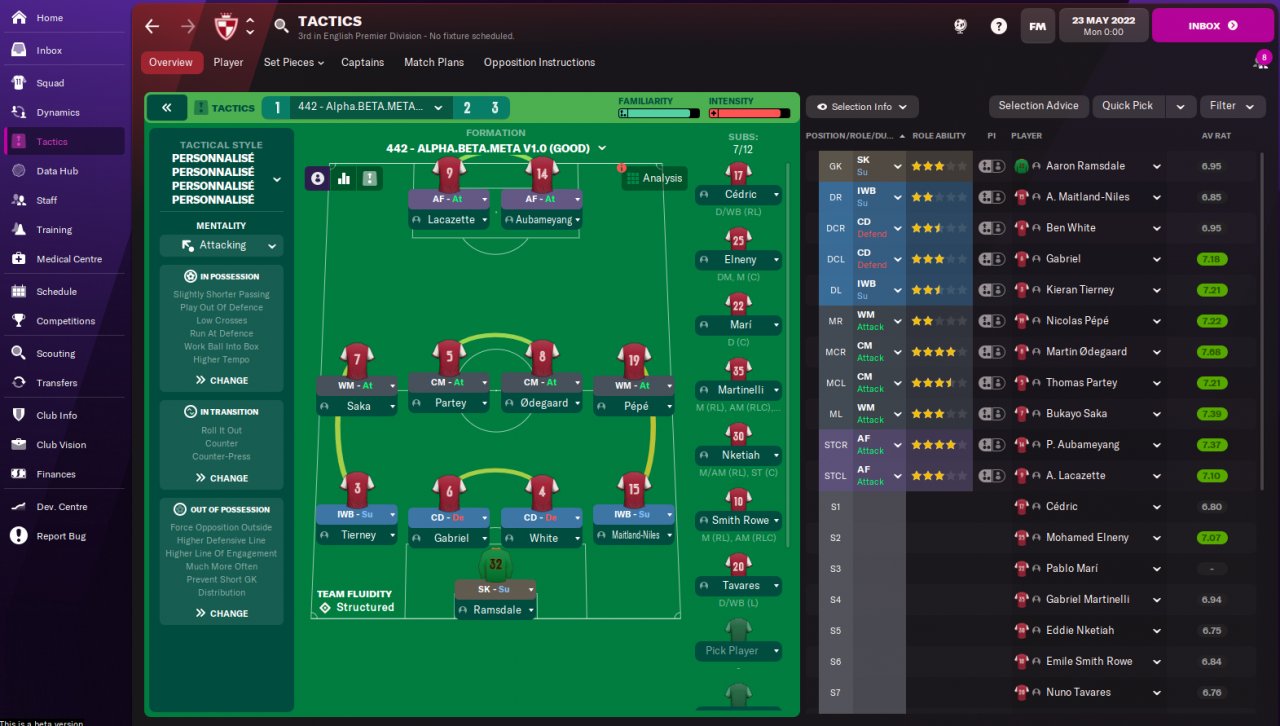Click the Quick Pick button
The image size is (1280, 726).
[x=1128, y=106]
